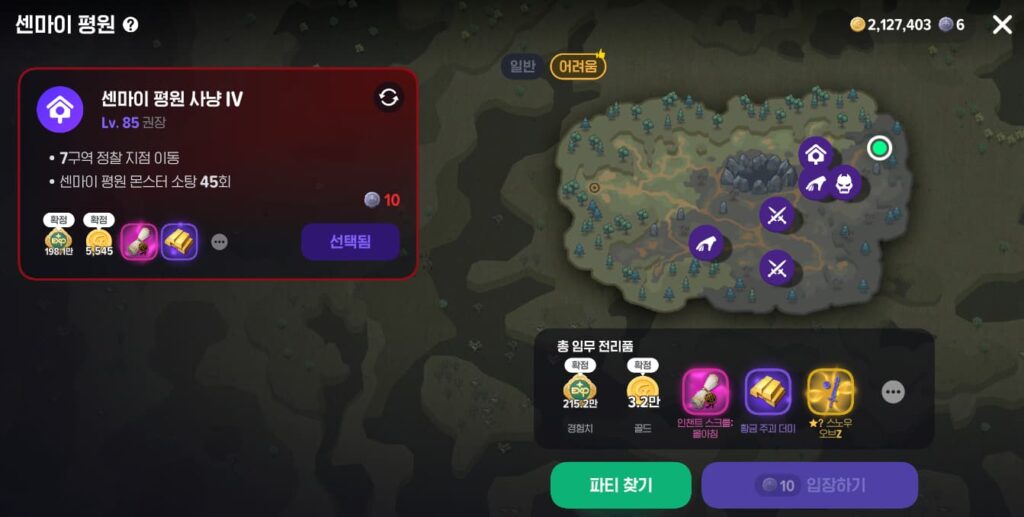This screenshot has width=1024, height=517.
Task: Select the house marker on the map
Action: (816, 153)
